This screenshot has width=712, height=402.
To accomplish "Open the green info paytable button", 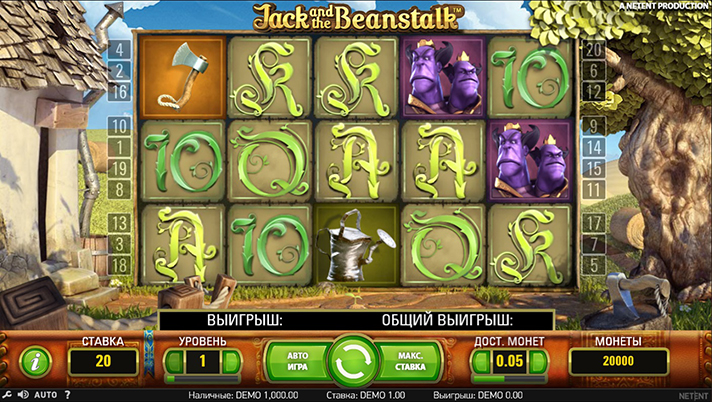I will pyautogui.click(x=36, y=360).
